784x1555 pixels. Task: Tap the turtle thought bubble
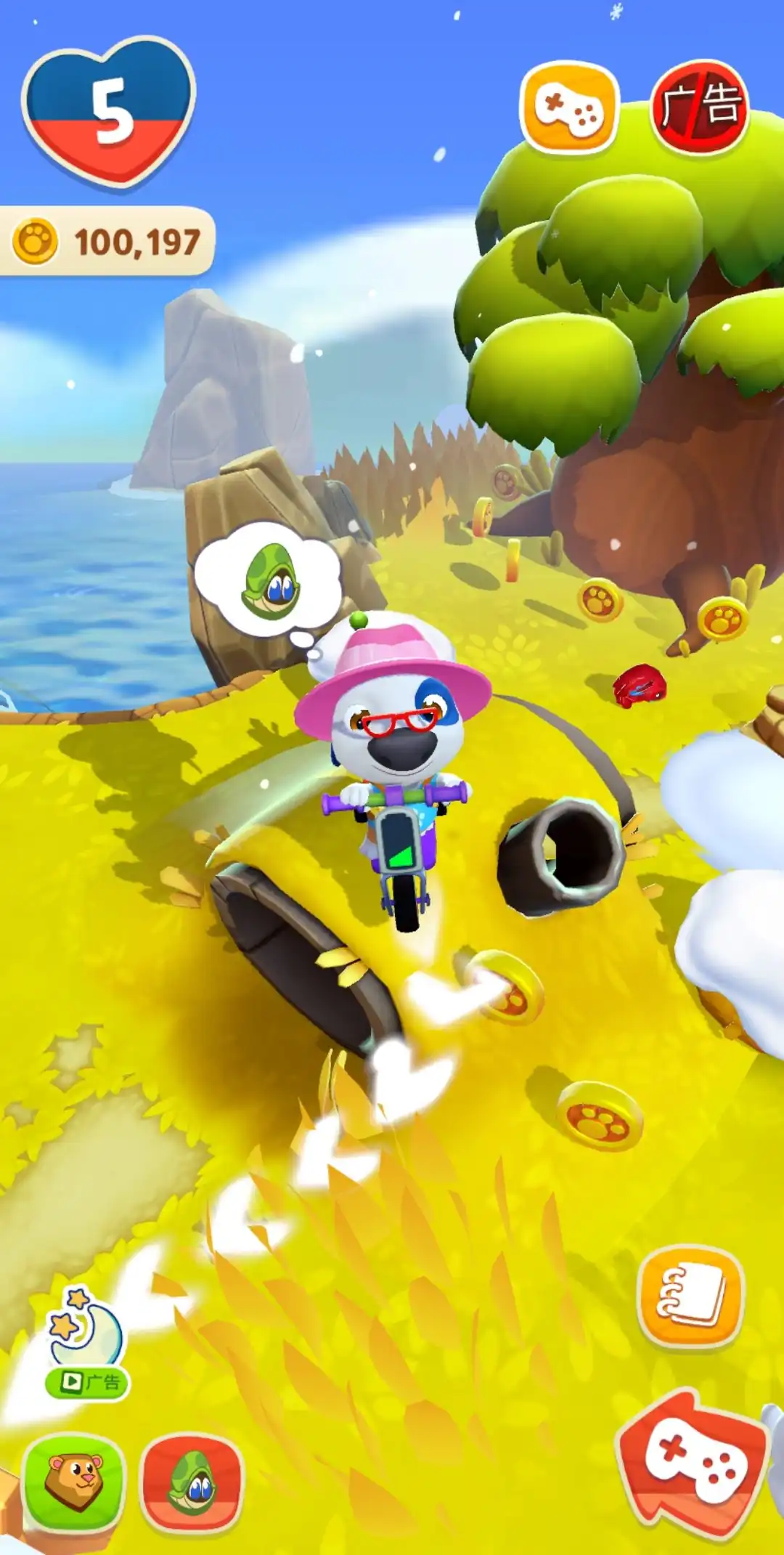coord(268,581)
